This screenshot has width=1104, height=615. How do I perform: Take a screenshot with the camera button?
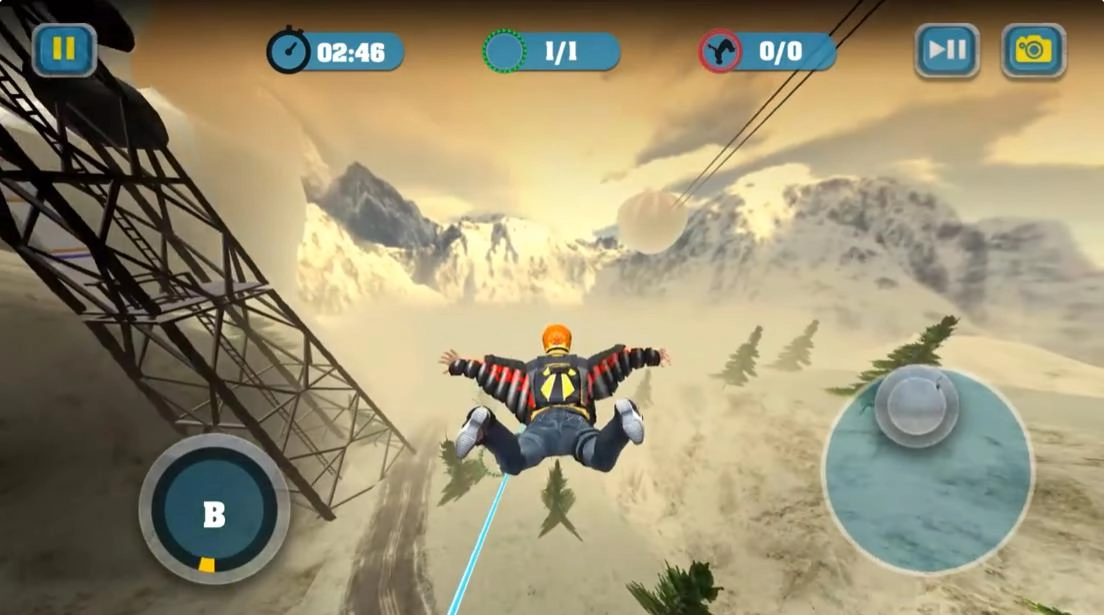click(x=1033, y=50)
